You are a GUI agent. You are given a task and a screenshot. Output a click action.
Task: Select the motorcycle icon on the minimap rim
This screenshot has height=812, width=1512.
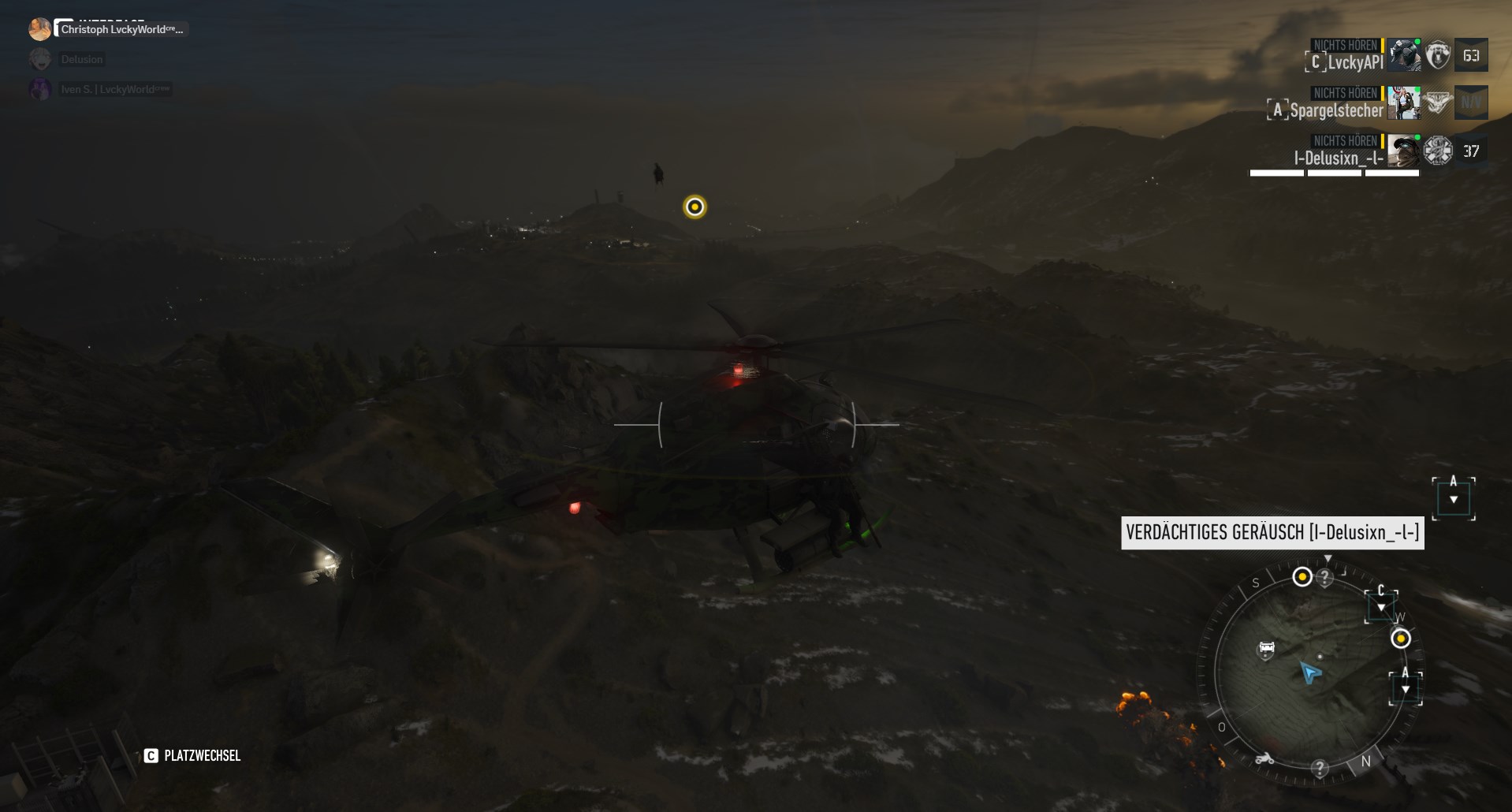(1264, 758)
